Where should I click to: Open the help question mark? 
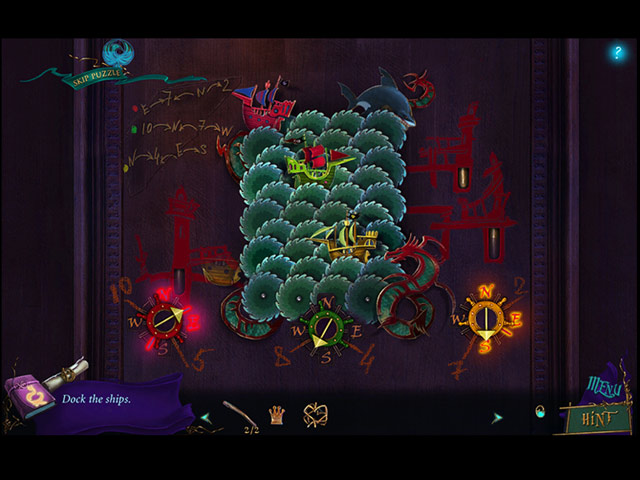pos(616,52)
